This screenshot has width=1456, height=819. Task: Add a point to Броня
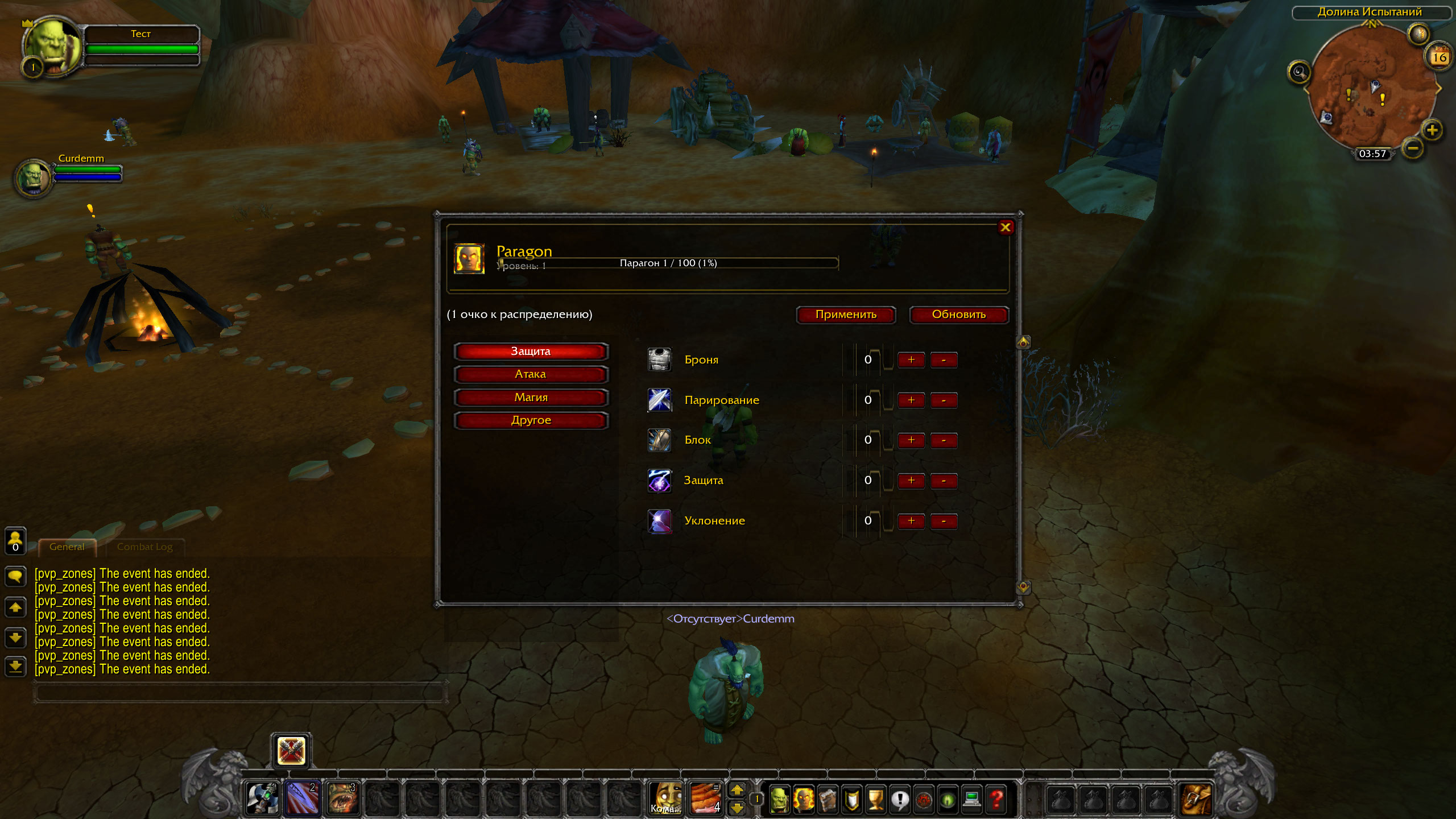coord(911,360)
